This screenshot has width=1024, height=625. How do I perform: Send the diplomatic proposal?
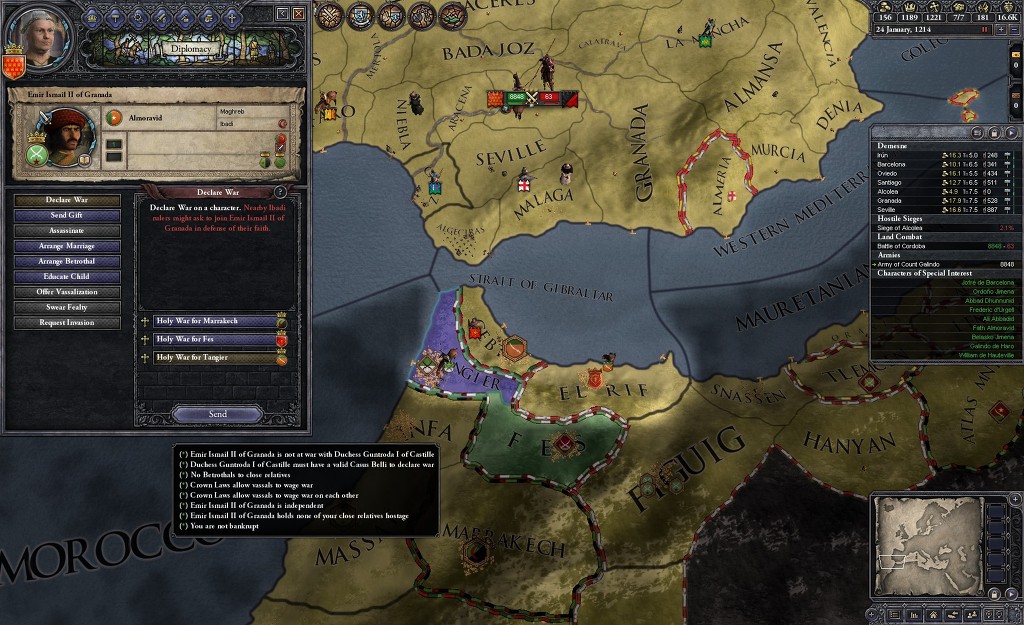point(217,414)
